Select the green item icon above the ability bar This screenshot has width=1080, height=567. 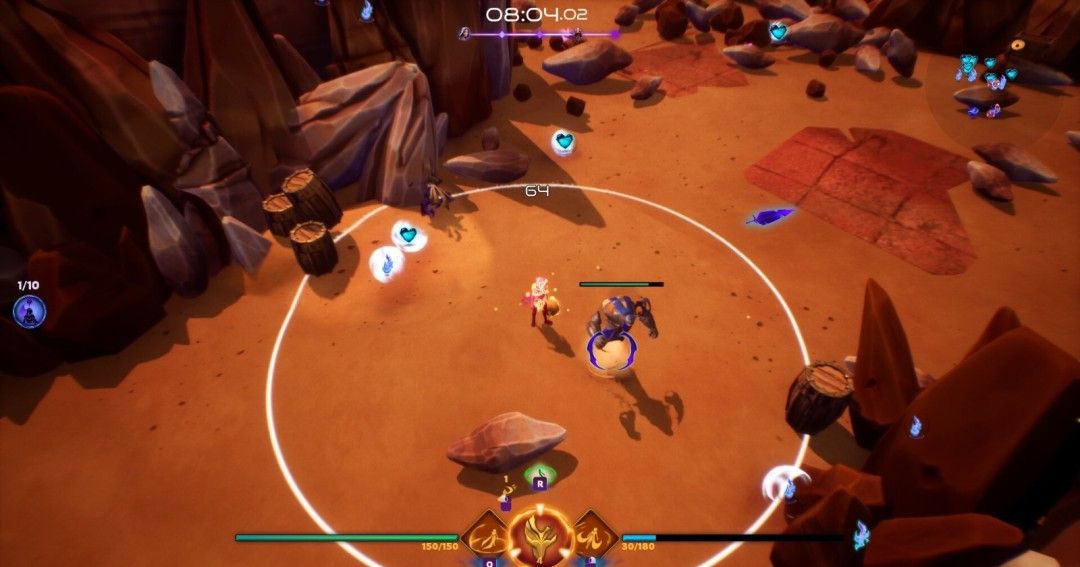pos(540,474)
